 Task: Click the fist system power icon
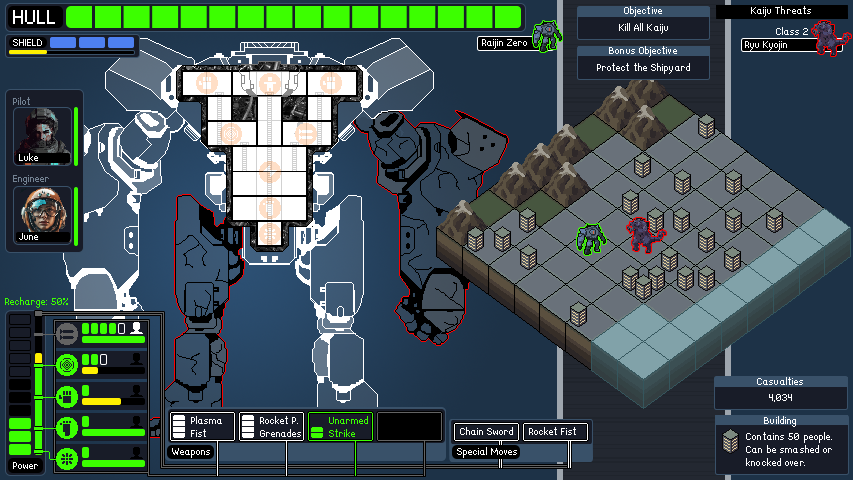67,396
